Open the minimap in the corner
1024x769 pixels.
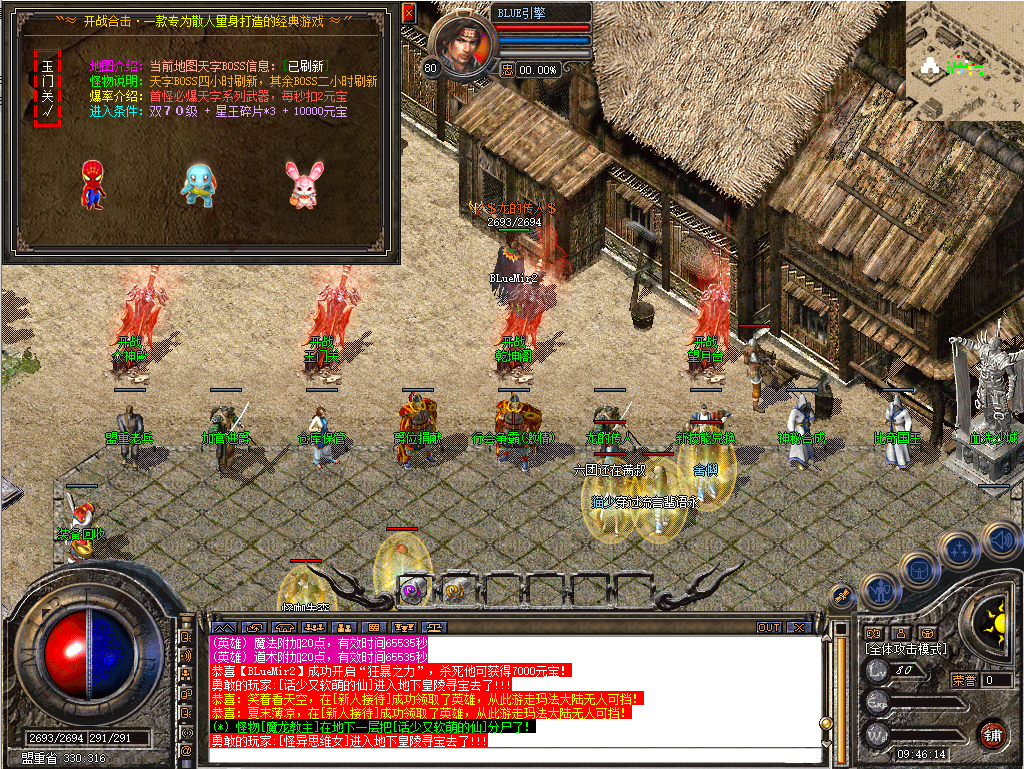pyautogui.click(x=964, y=58)
